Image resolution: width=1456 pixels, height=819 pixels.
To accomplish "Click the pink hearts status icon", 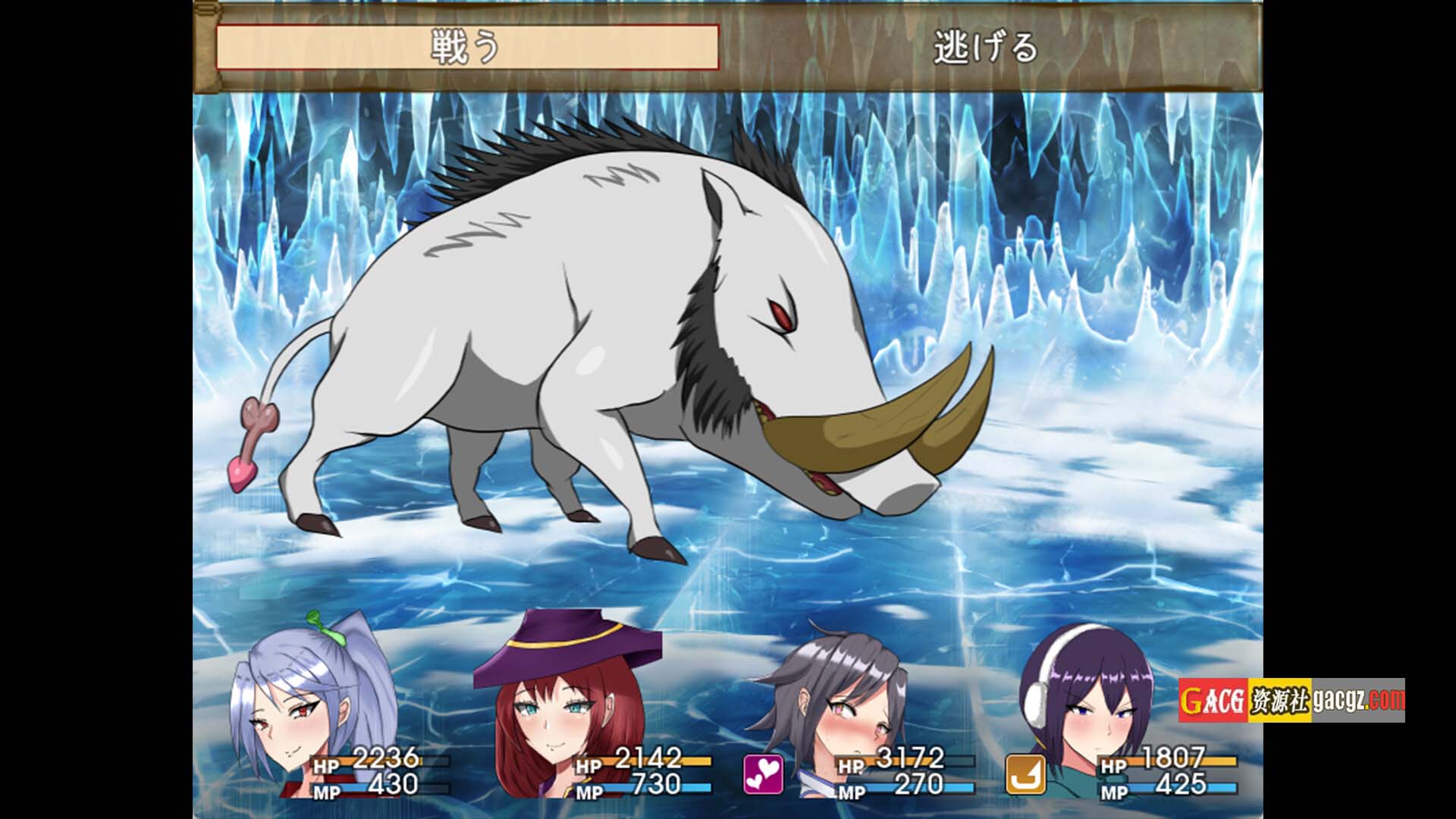I will [763, 774].
